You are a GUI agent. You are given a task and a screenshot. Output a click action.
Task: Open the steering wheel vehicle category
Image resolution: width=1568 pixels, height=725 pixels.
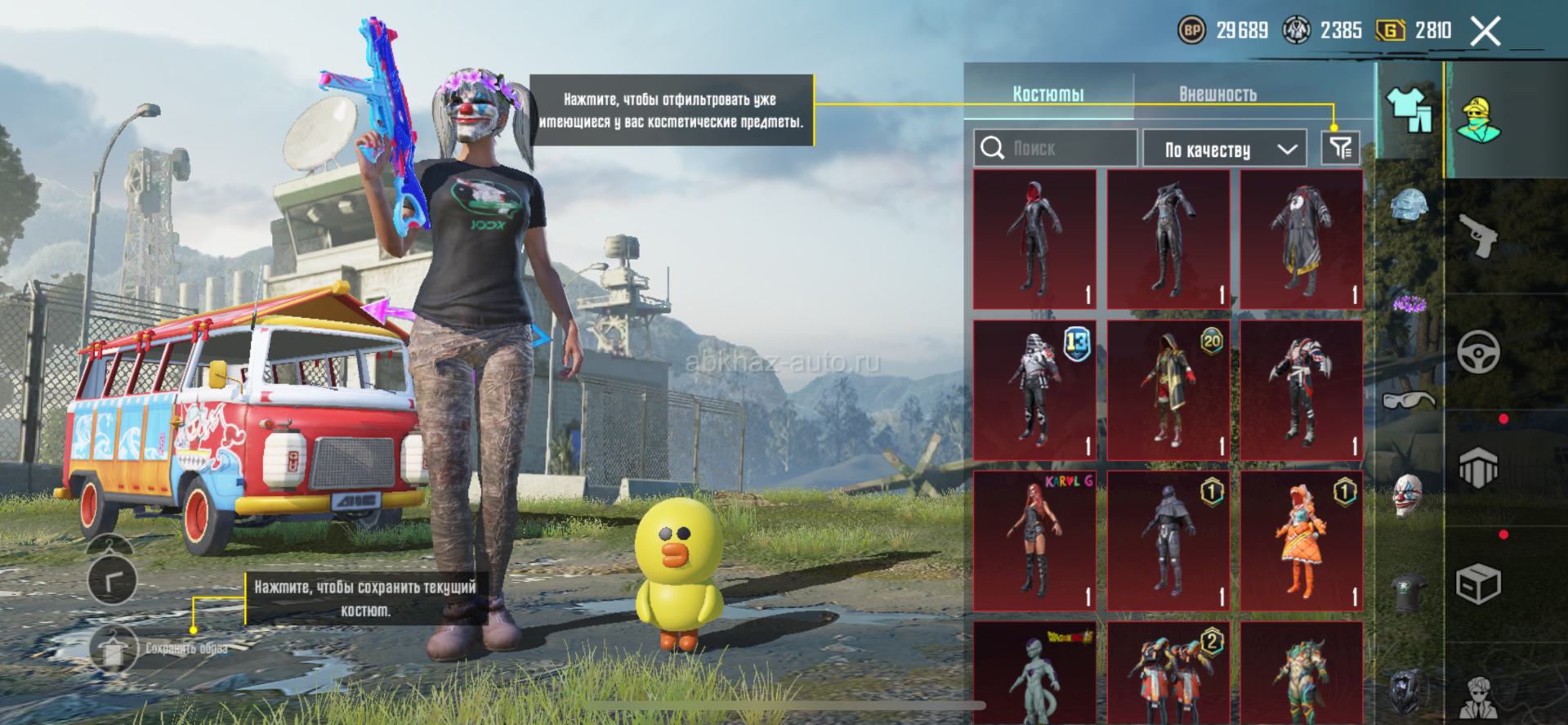click(1478, 352)
